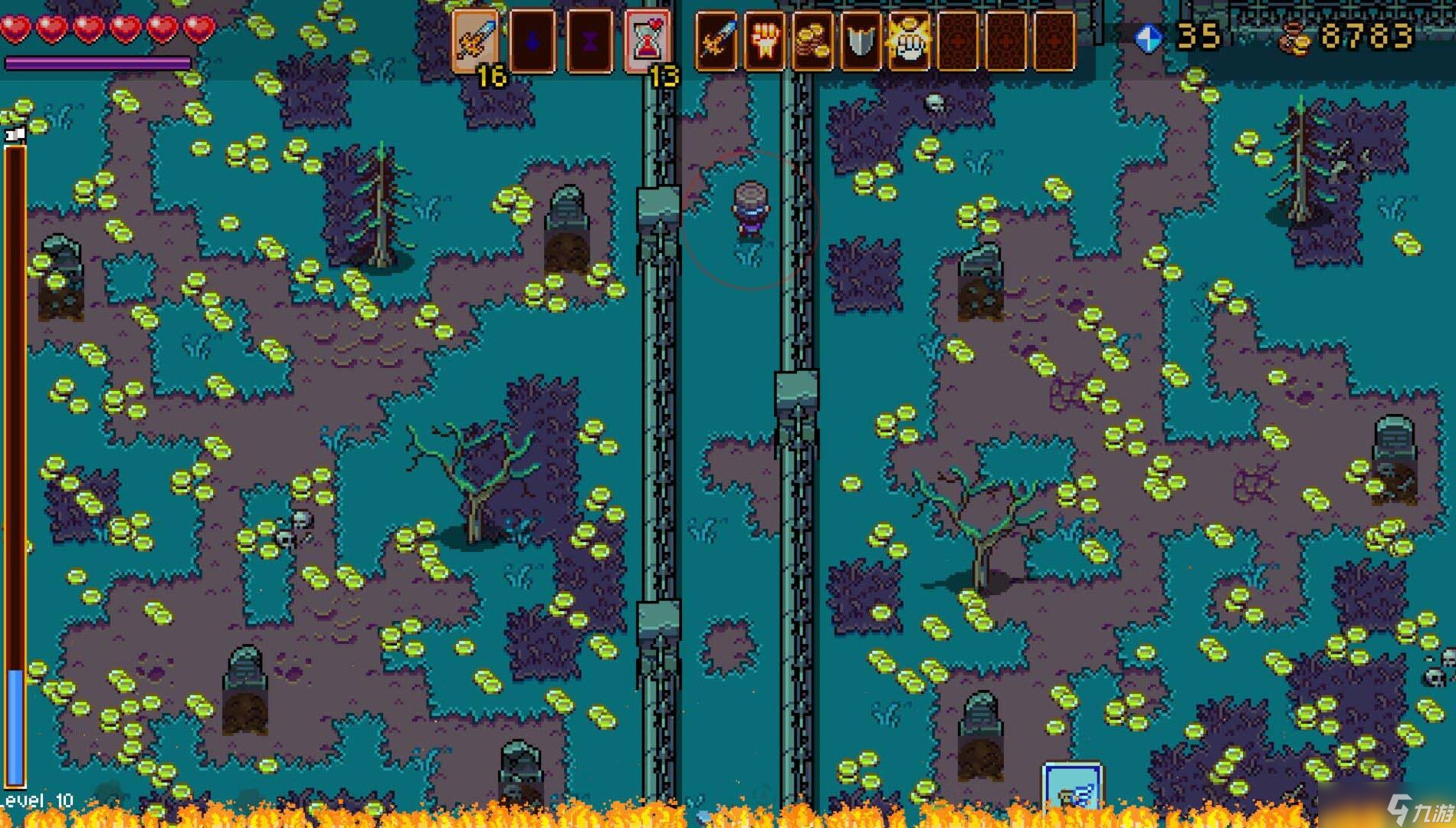
Task: Select the flaming fist upgrade icon
Action: tap(764, 41)
